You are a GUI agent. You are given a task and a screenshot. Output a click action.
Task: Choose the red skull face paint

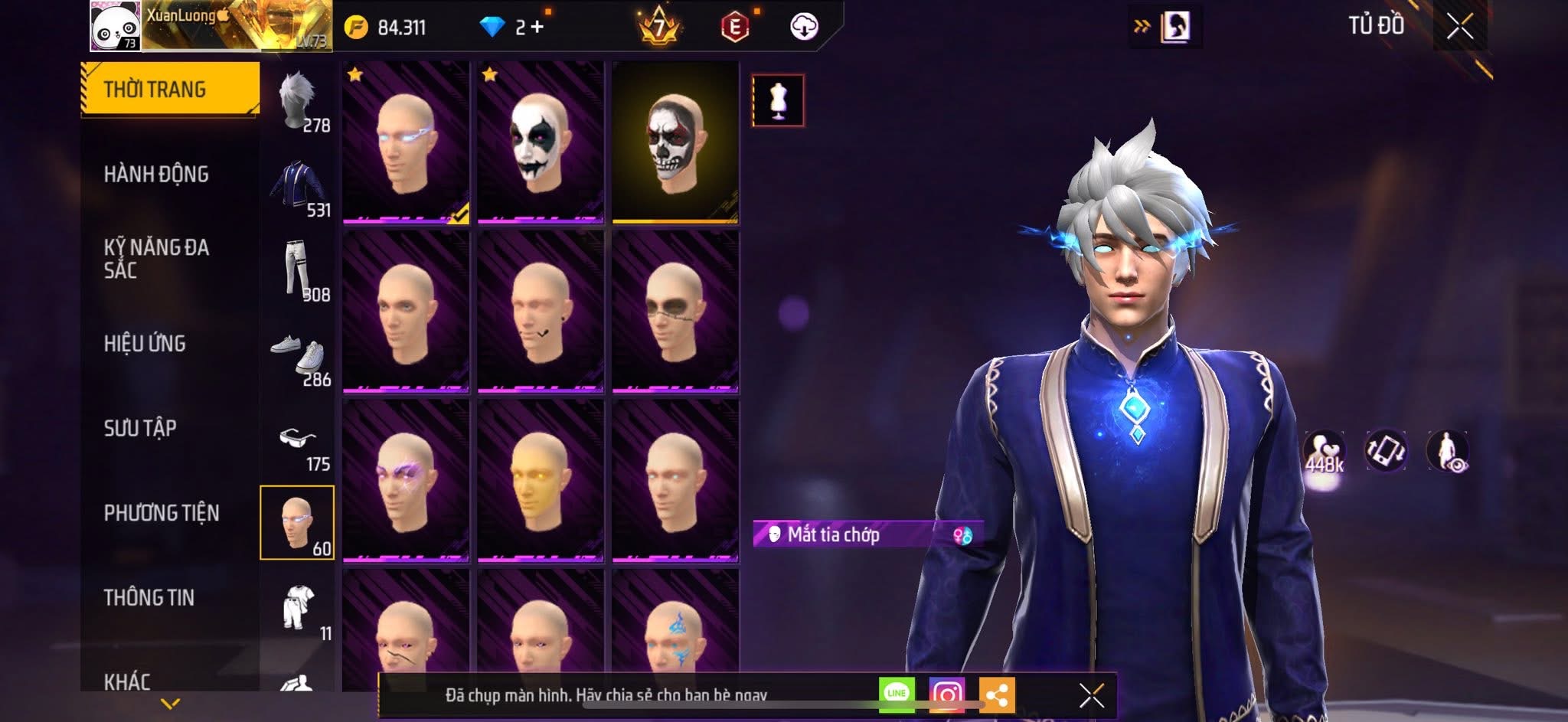pos(675,143)
